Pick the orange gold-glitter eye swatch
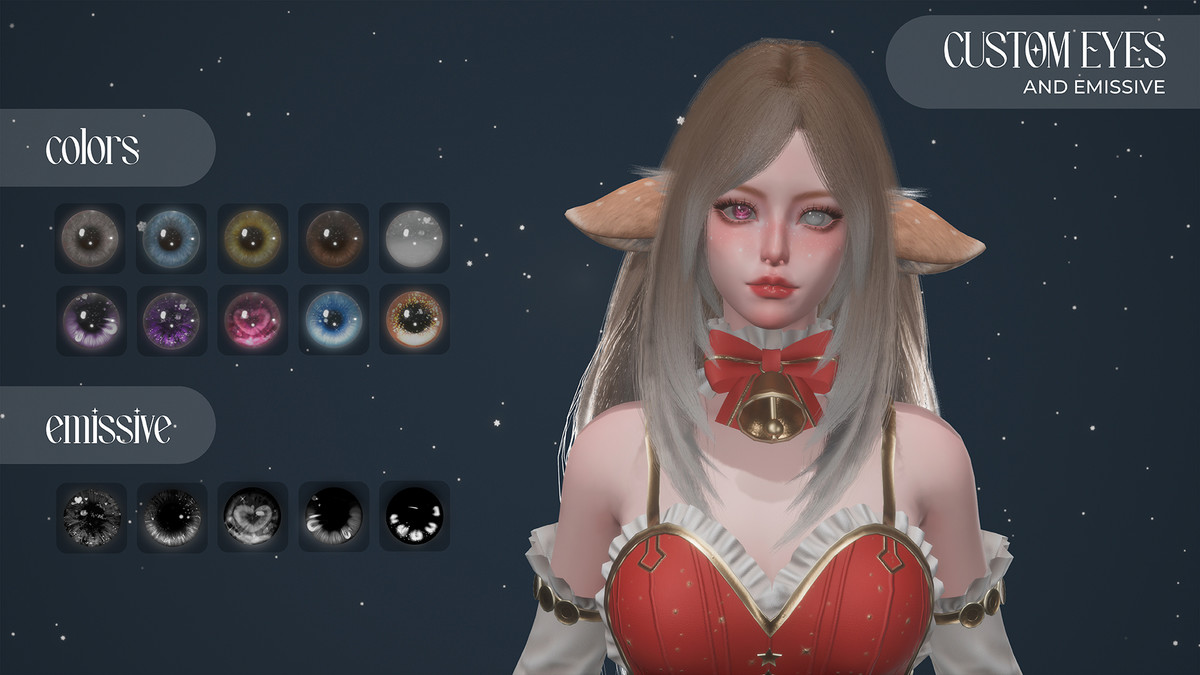1200x675 pixels. [x=414, y=319]
